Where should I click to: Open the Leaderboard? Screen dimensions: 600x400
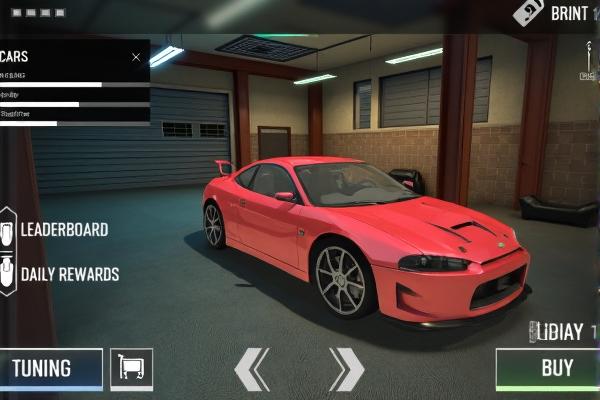point(63,230)
